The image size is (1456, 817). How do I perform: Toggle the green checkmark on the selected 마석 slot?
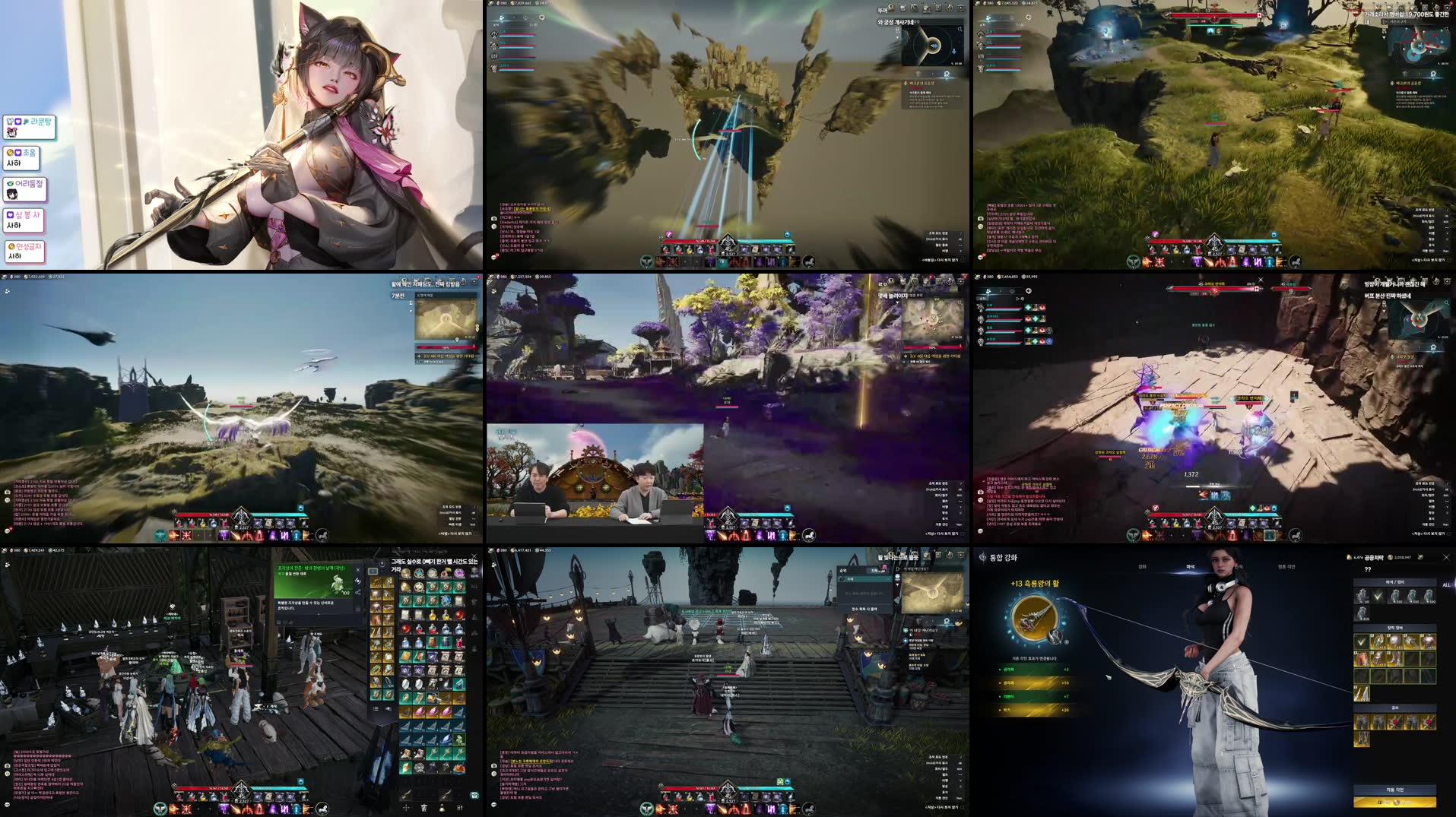(1378, 597)
